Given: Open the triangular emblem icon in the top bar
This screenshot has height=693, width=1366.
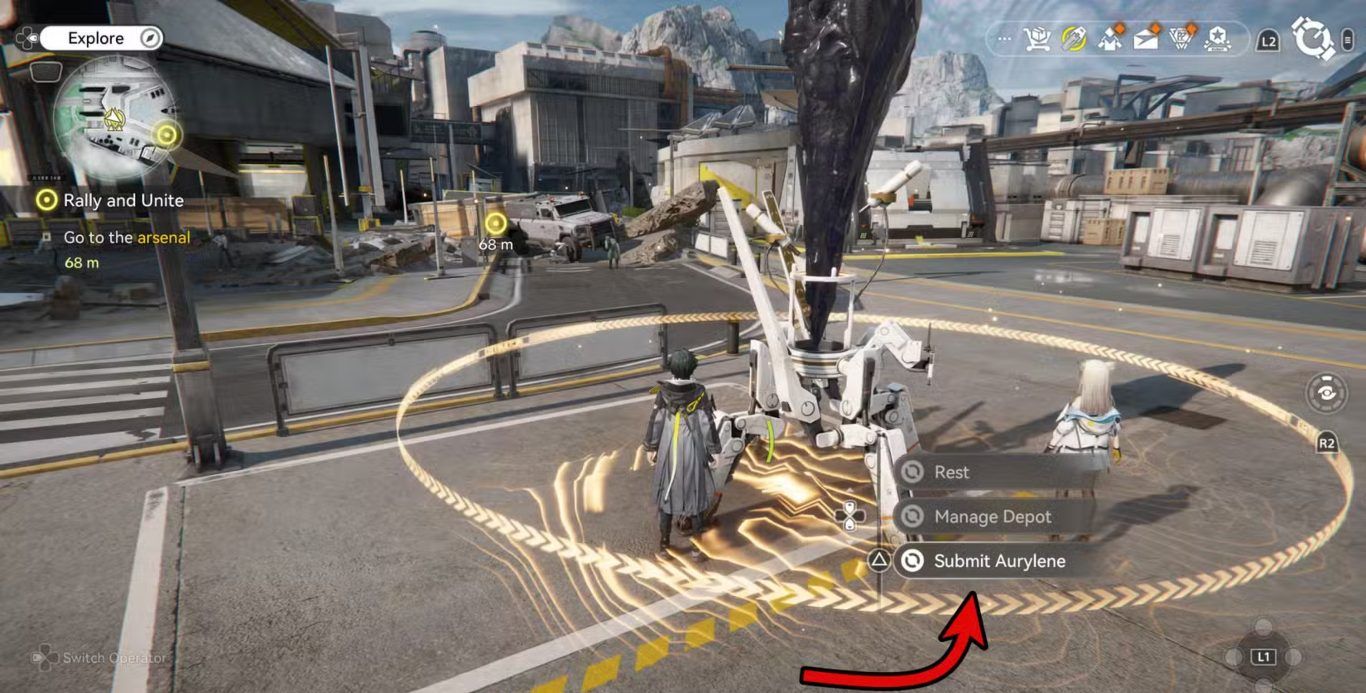Looking at the screenshot, I should [1182, 40].
